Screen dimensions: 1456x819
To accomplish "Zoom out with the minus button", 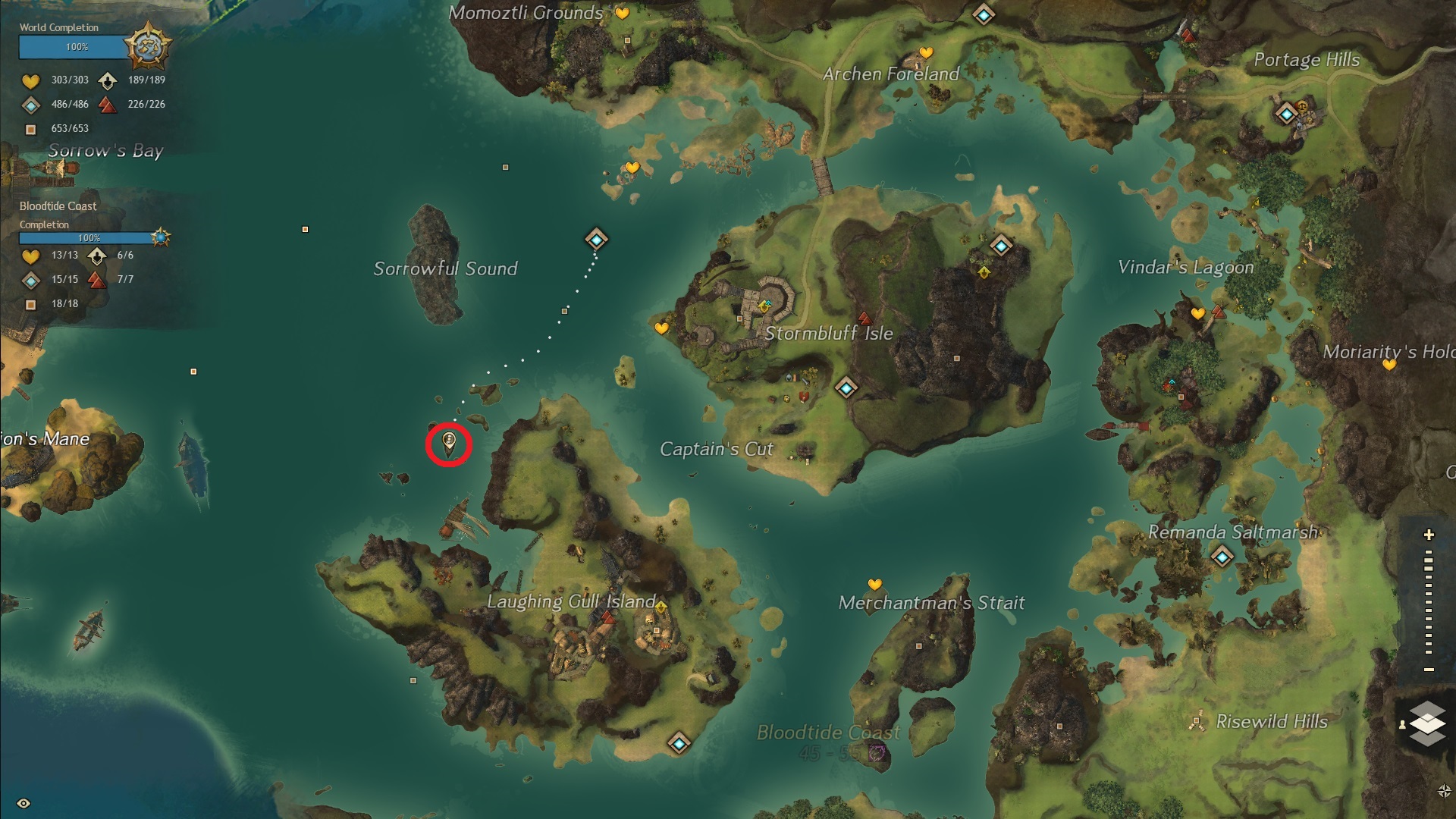I will point(1429,670).
